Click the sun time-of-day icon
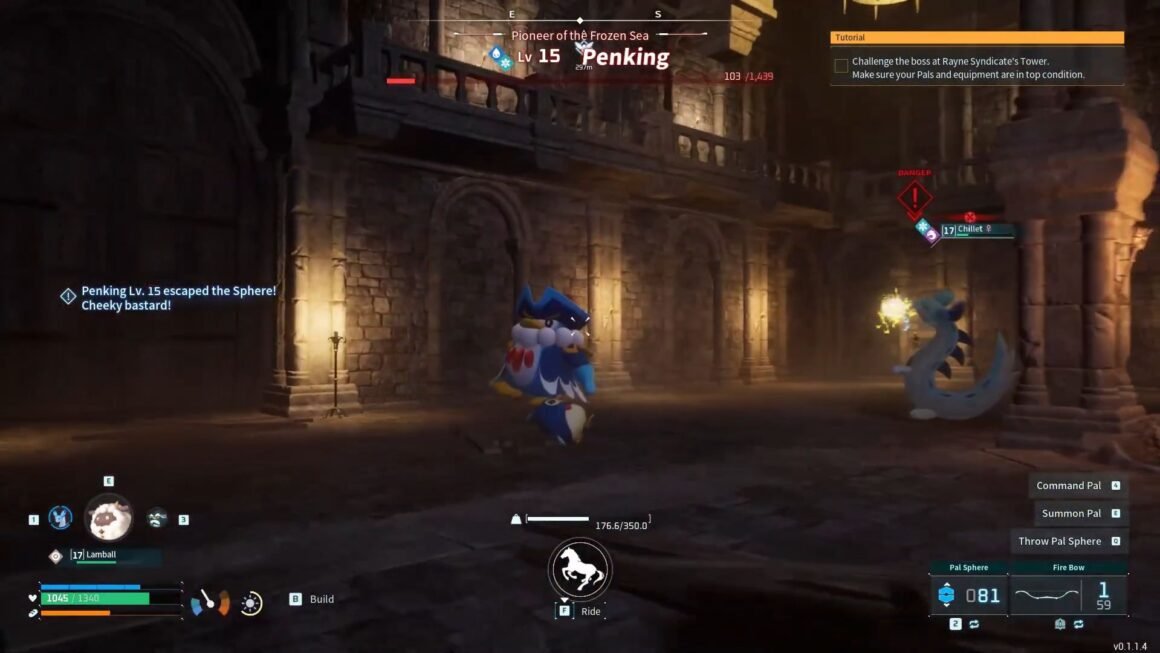Screen dimensions: 1160x653 251,603
